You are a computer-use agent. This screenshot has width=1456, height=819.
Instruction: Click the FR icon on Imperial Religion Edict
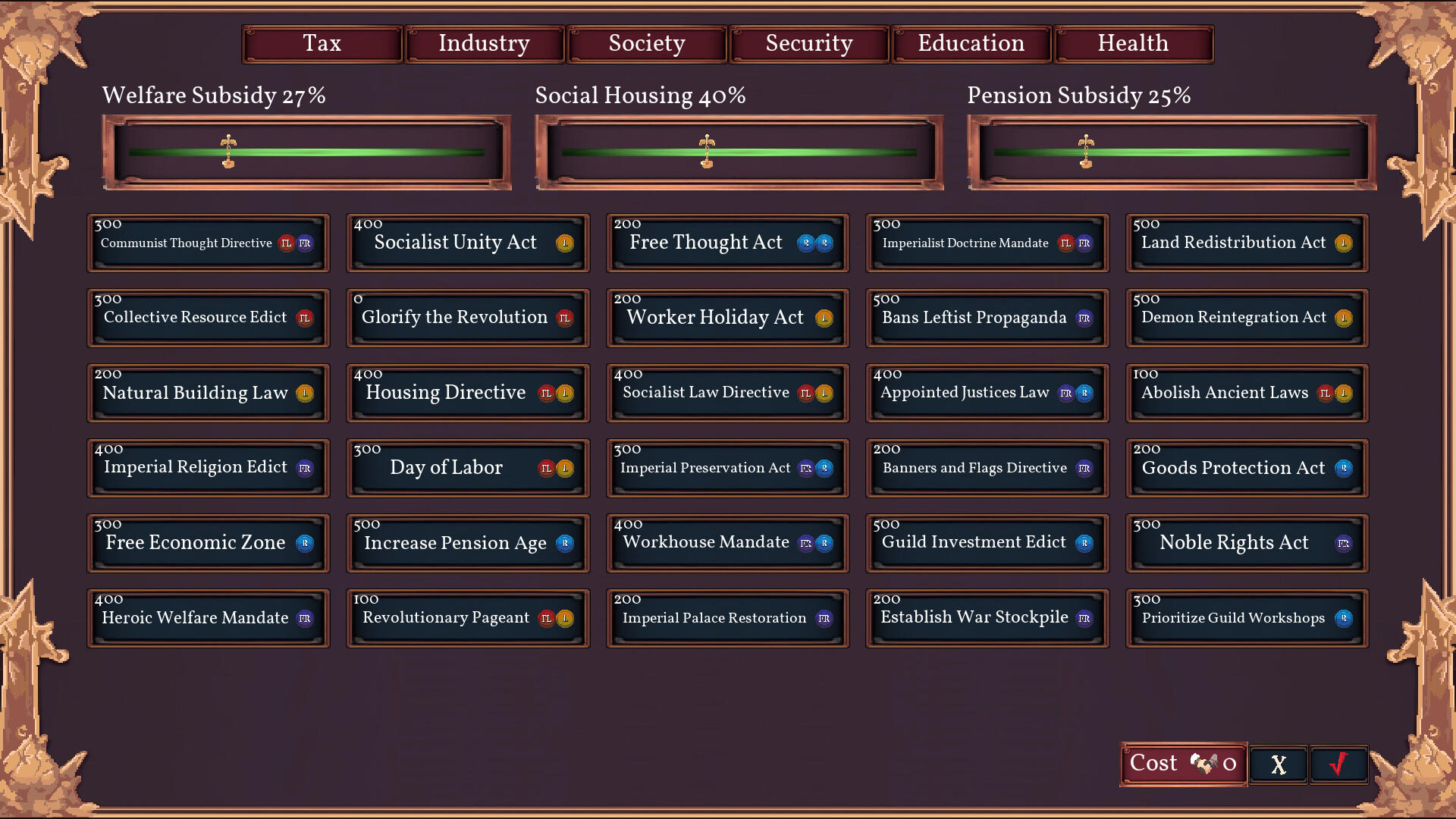[304, 468]
